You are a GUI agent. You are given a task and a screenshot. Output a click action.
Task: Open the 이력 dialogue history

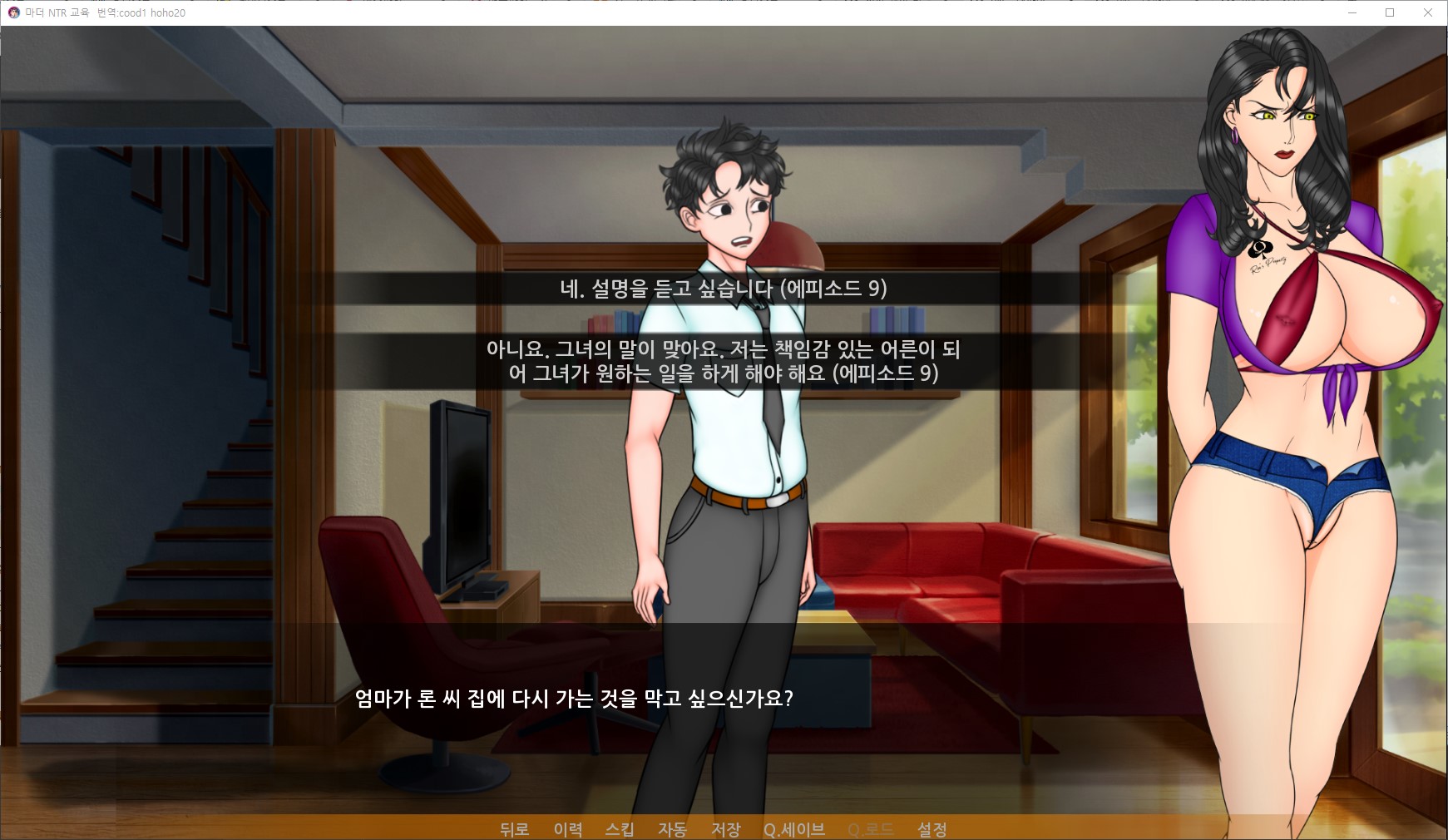pyautogui.click(x=568, y=829)
